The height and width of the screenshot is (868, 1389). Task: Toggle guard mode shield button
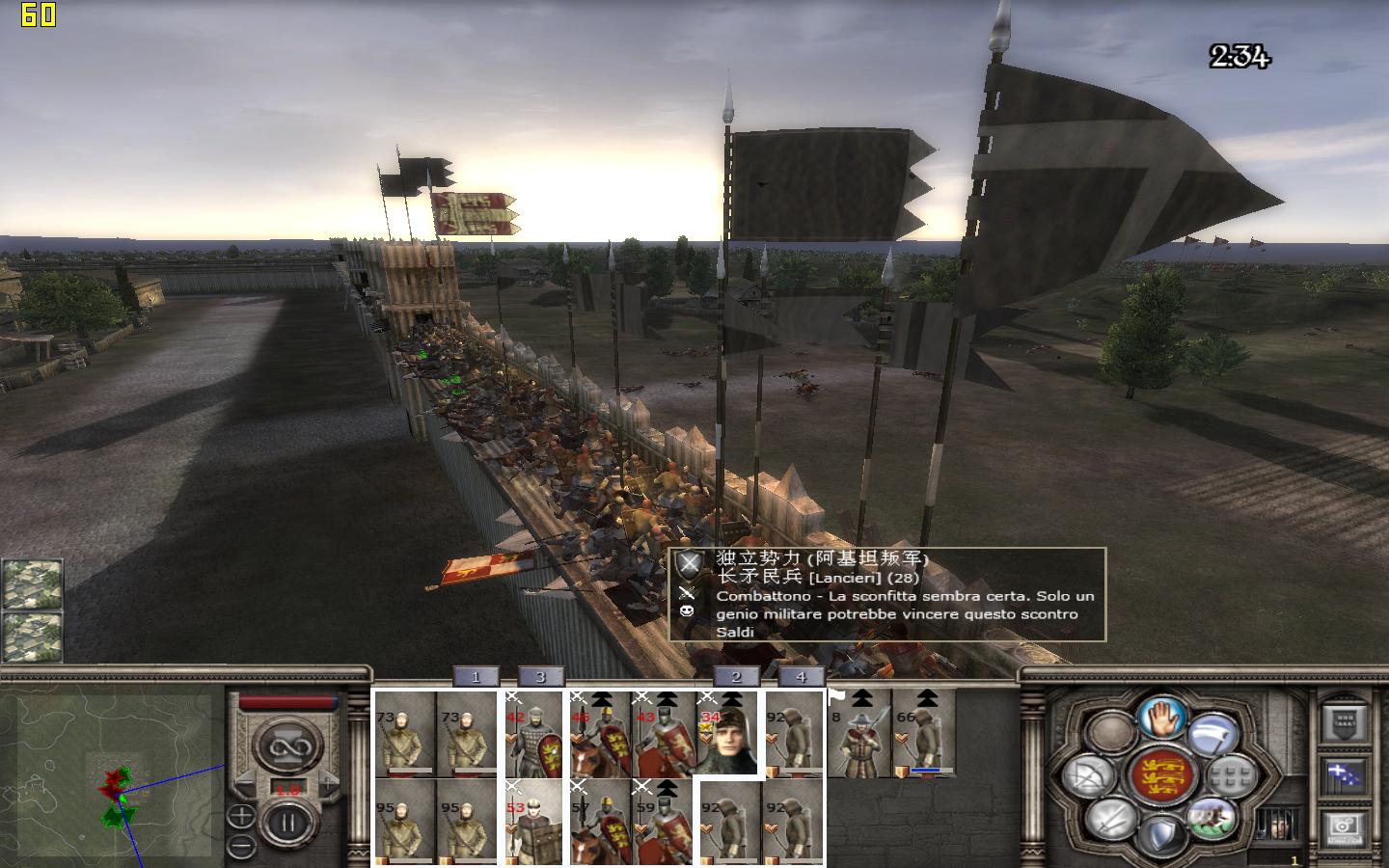[1160, 832]
